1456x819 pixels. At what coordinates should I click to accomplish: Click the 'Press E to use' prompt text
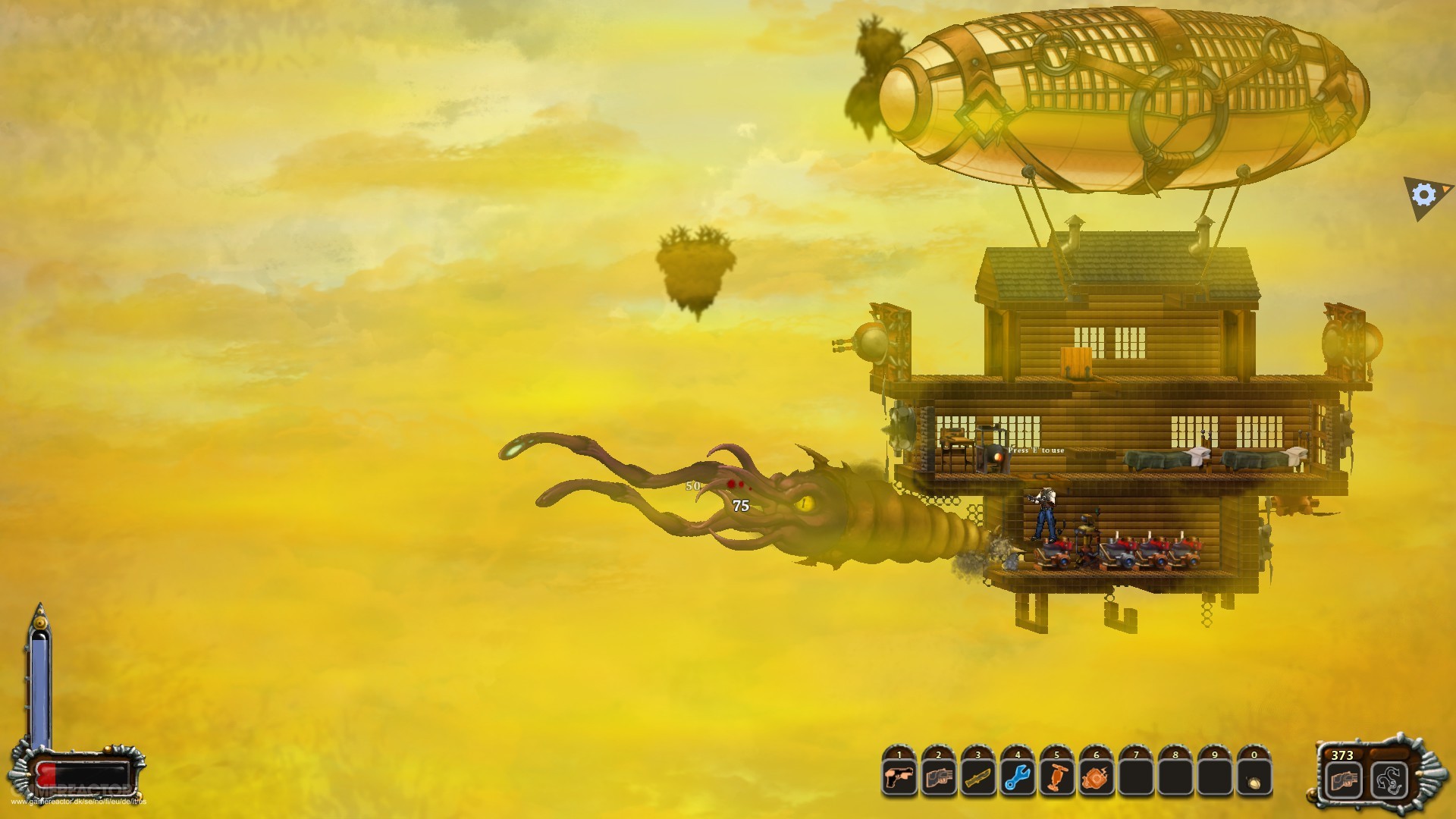click(x=1037, y=450)
